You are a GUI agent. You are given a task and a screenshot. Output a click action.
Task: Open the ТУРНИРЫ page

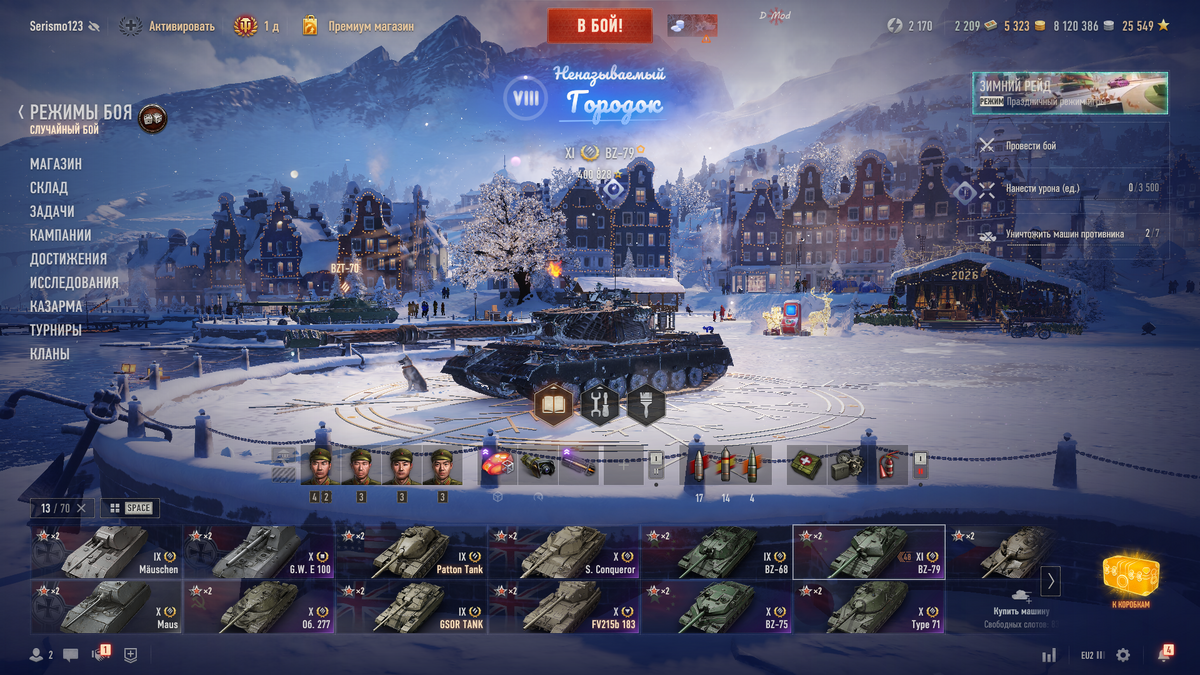point(56,330)
